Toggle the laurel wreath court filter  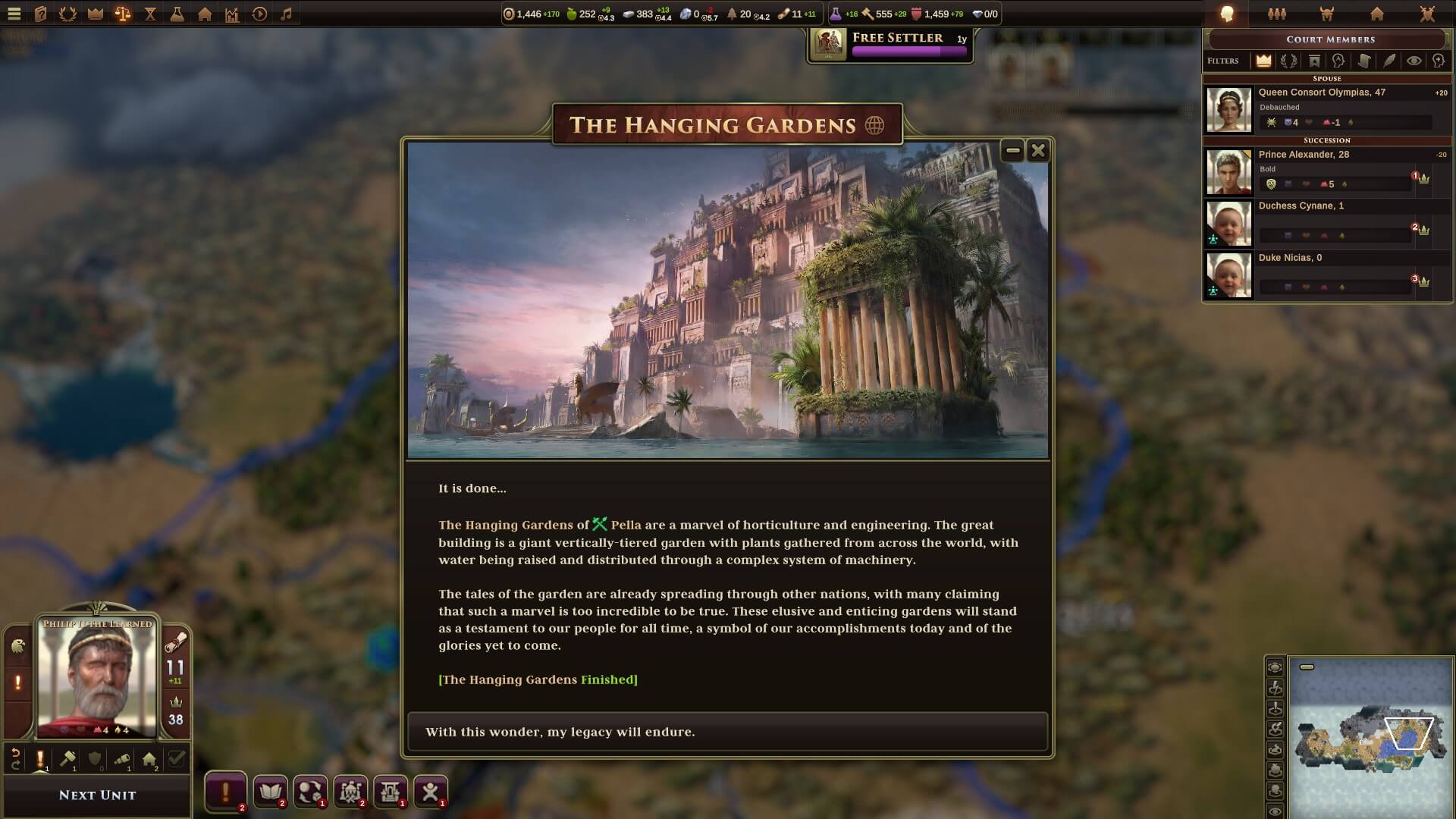click(1288, 61)
